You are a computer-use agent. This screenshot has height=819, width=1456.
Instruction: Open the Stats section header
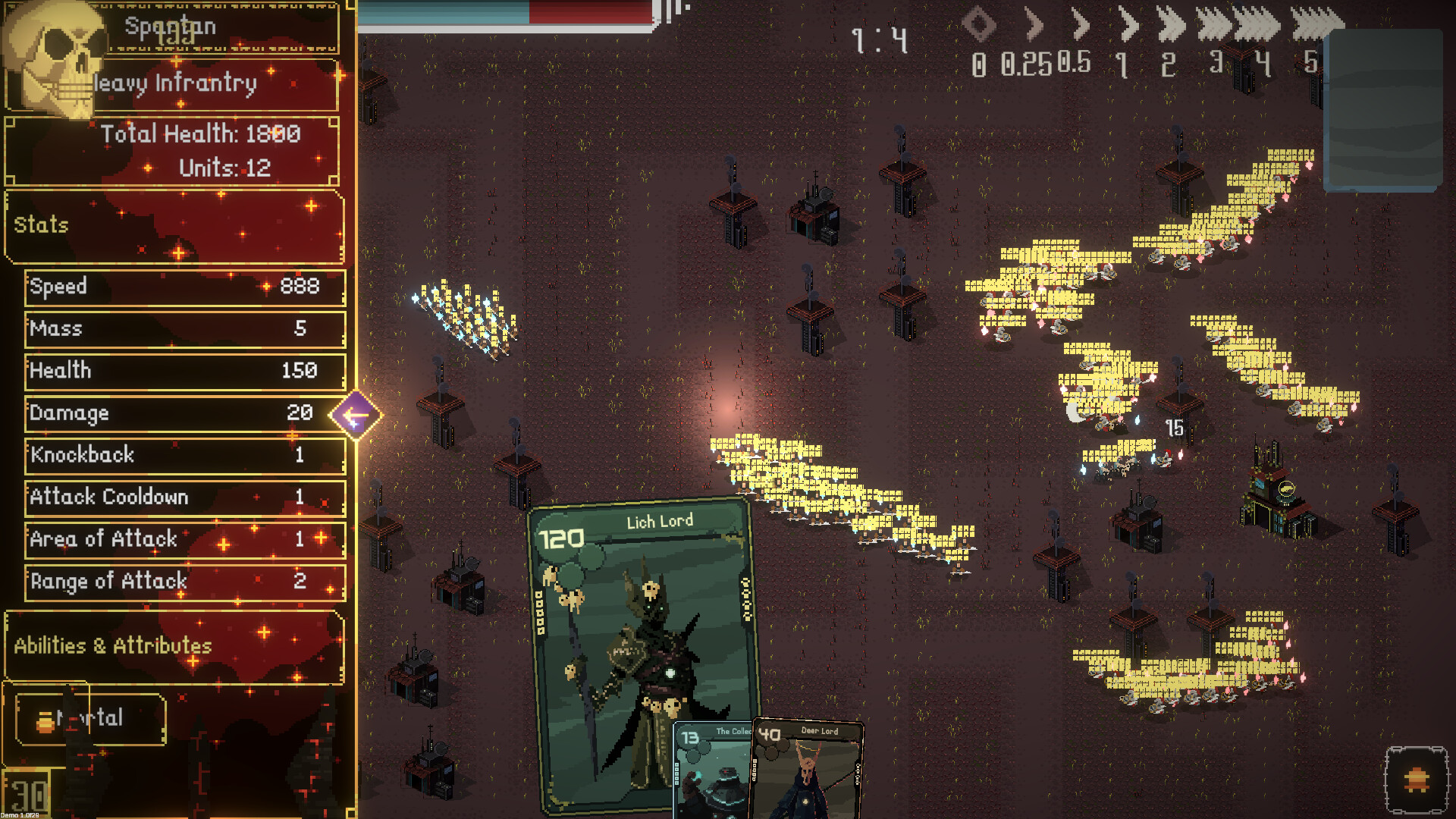[174, 225]
